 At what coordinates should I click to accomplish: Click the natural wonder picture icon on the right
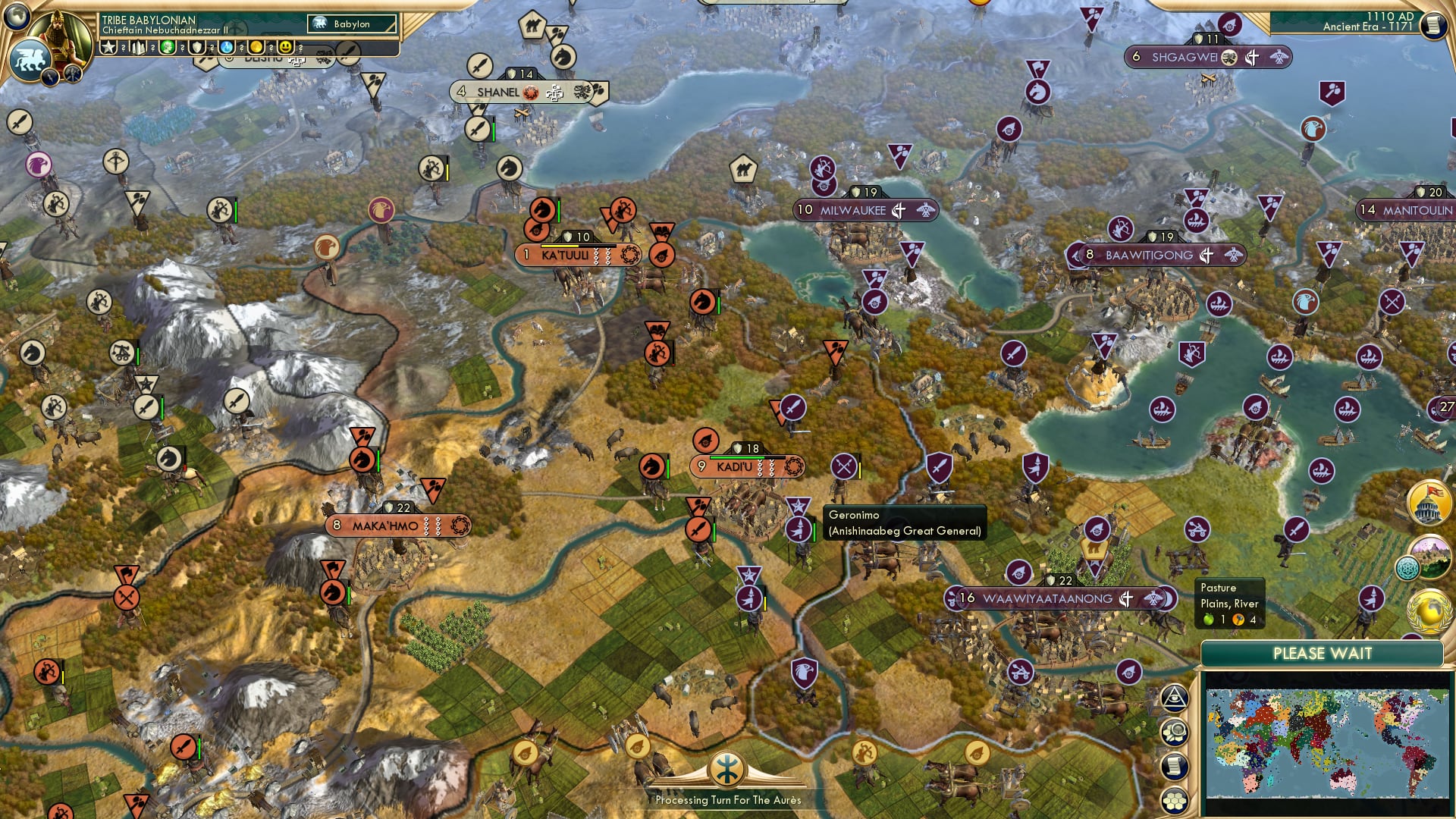[x=1432, y=554]
